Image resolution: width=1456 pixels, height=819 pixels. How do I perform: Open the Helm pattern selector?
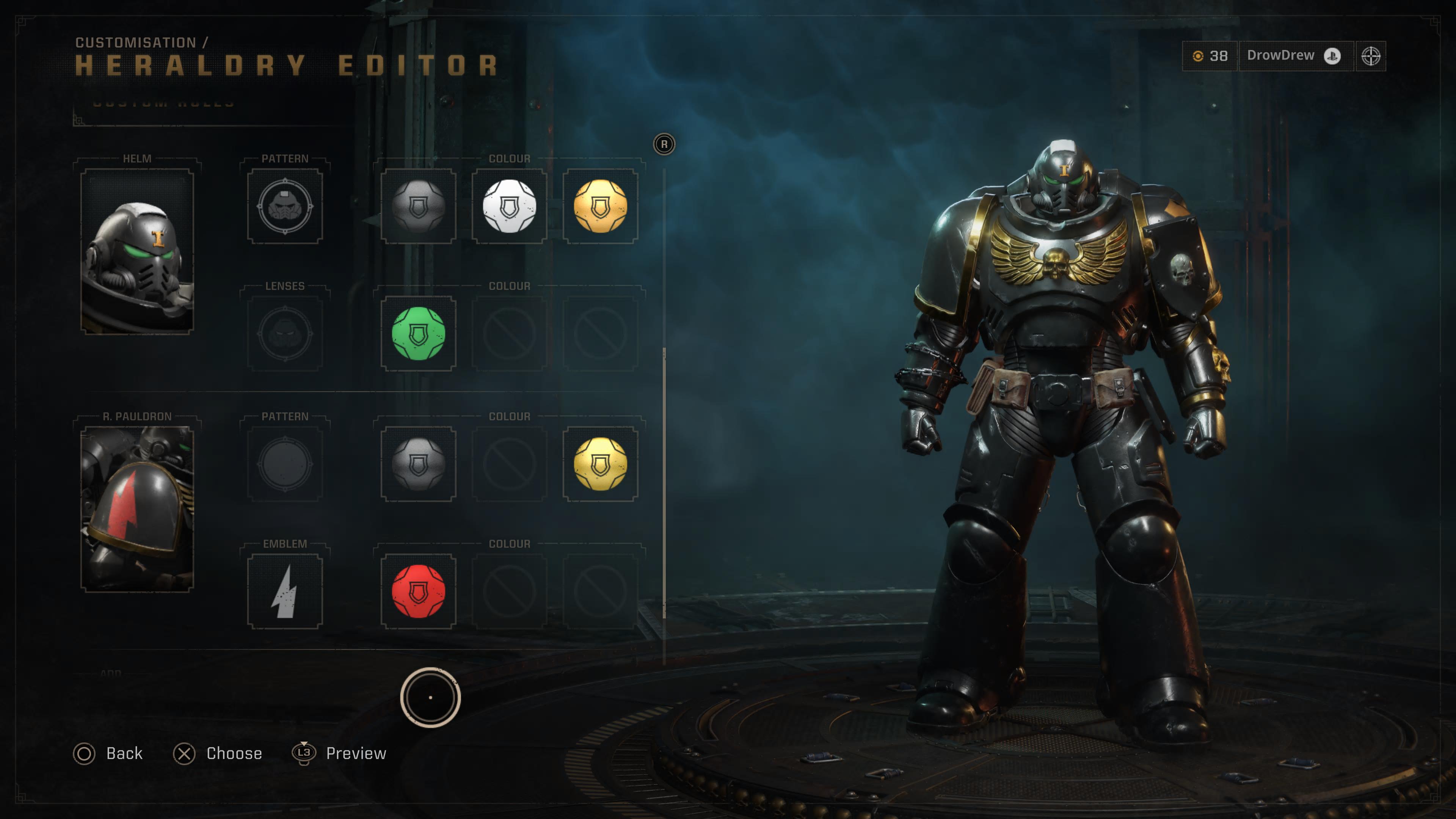pos(285,206)
